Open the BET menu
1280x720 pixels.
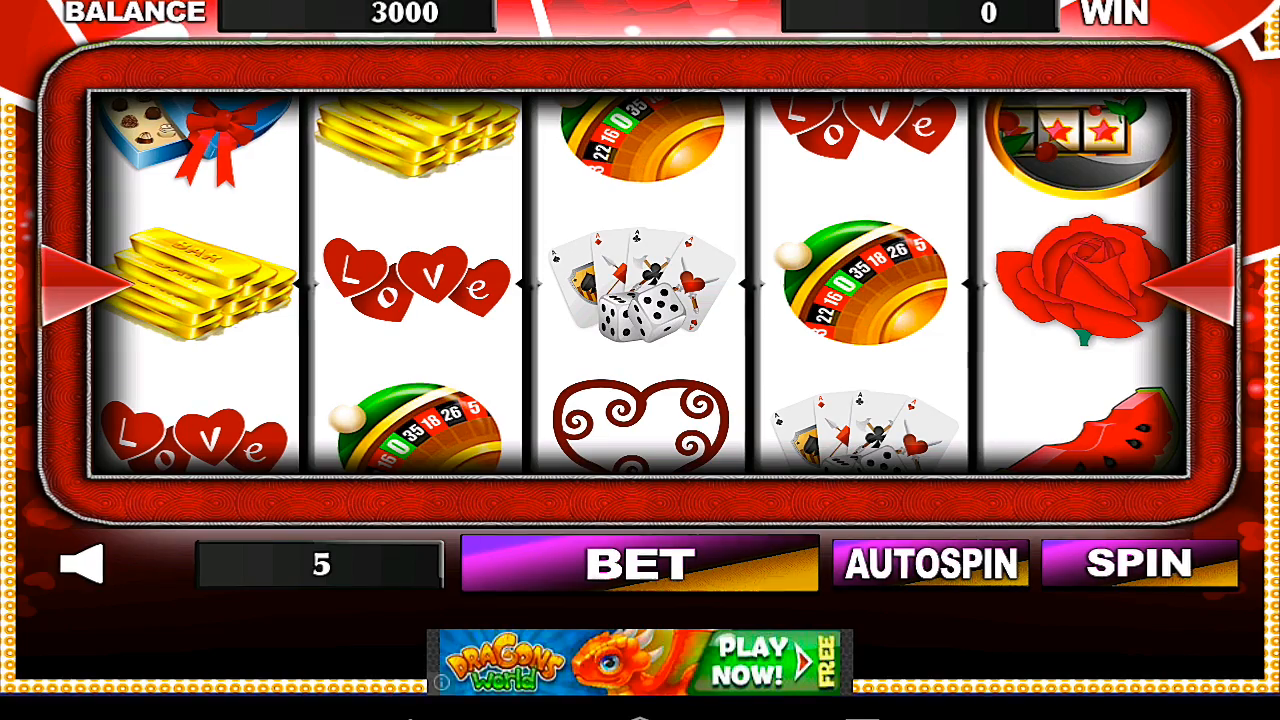pos(640,563)
